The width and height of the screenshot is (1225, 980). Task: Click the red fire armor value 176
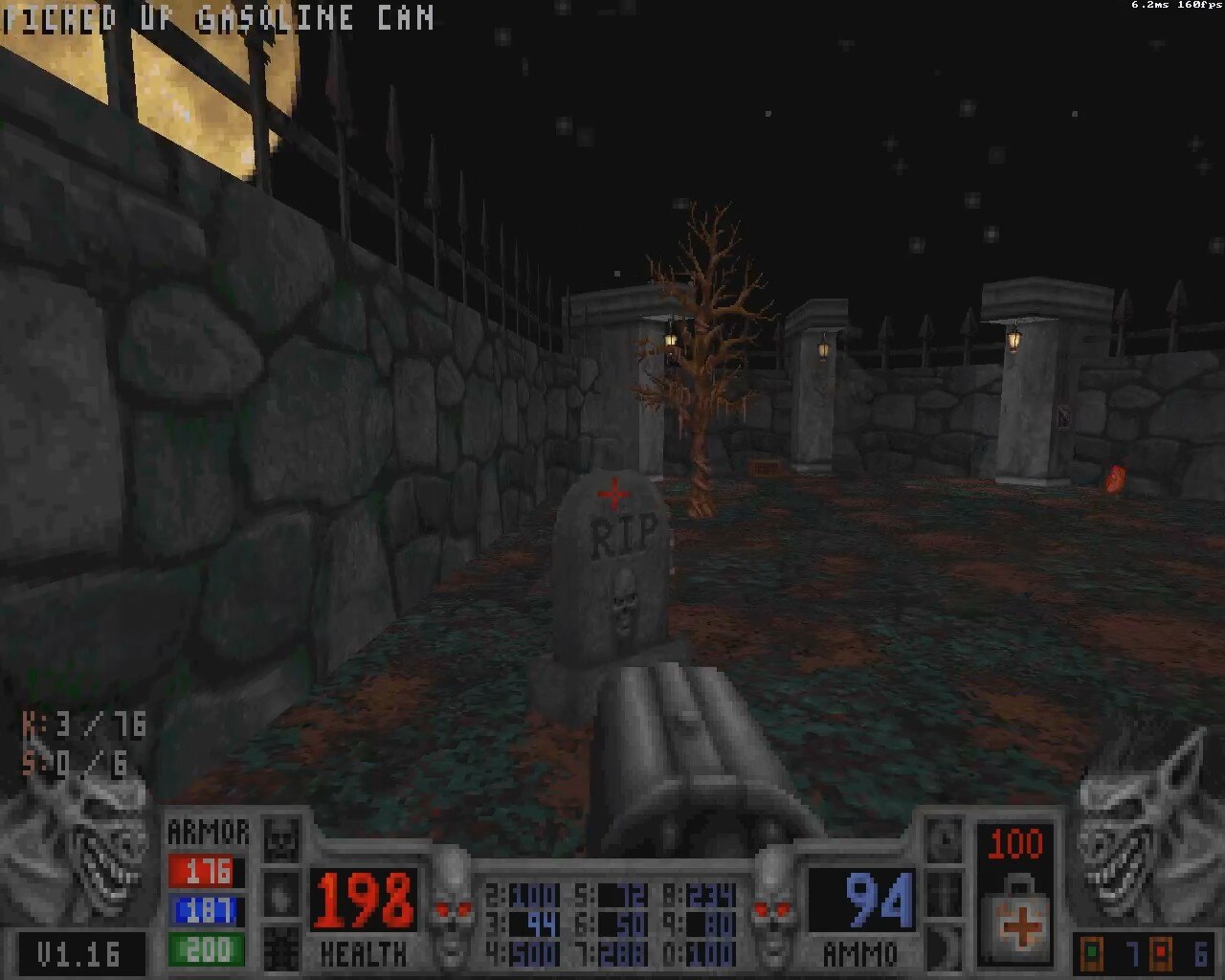(204, 871)
